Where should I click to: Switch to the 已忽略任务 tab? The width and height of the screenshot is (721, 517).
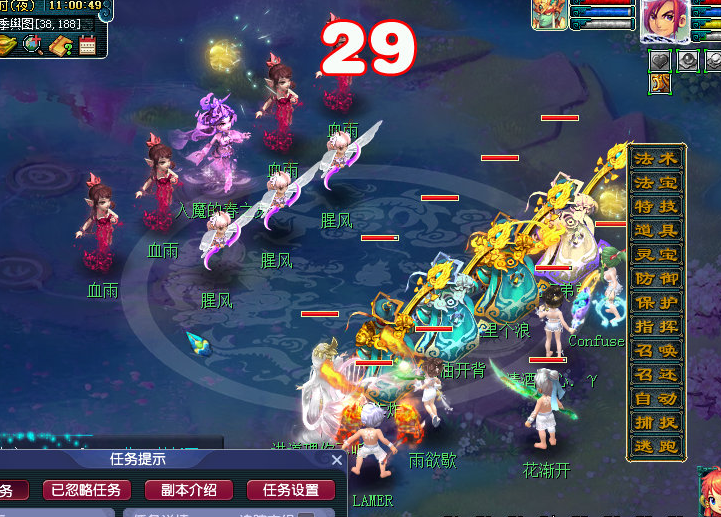(x=87, y=490)
